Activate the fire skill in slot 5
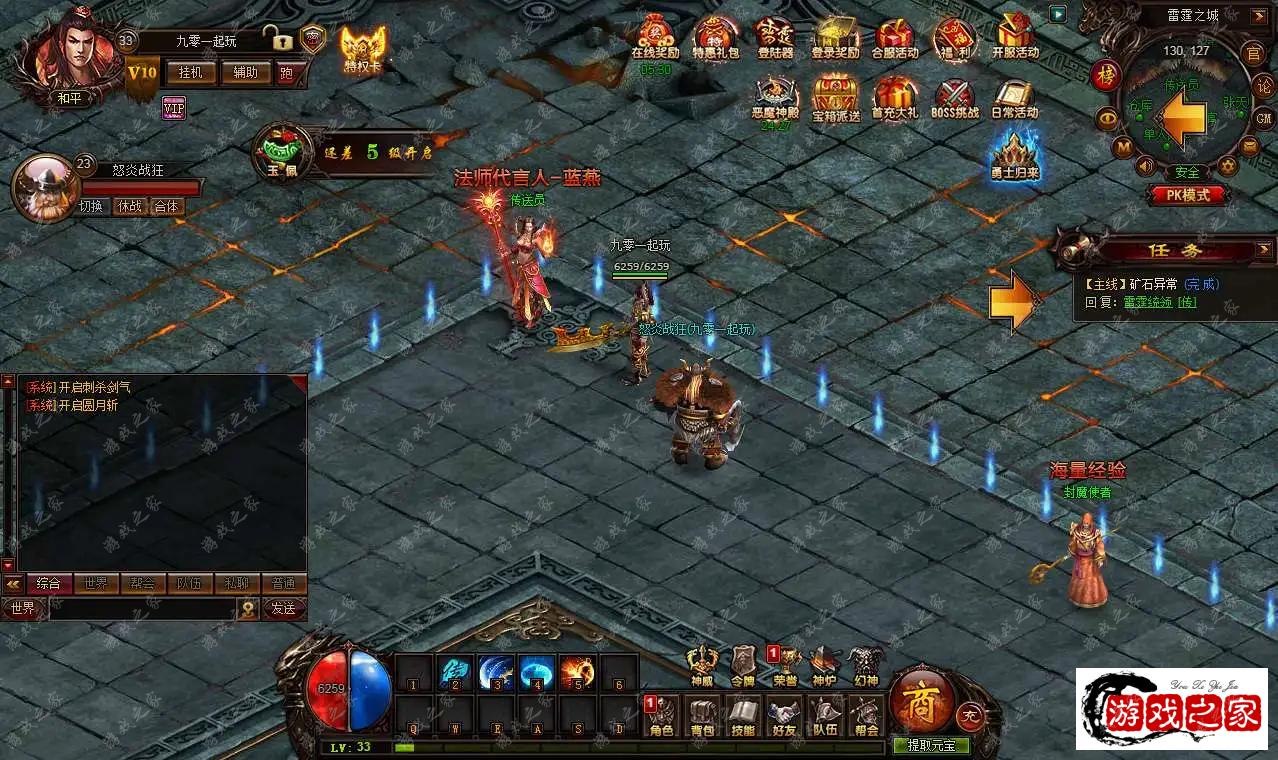The height and width of the screenshot is (760, 1278). (577, 671)
